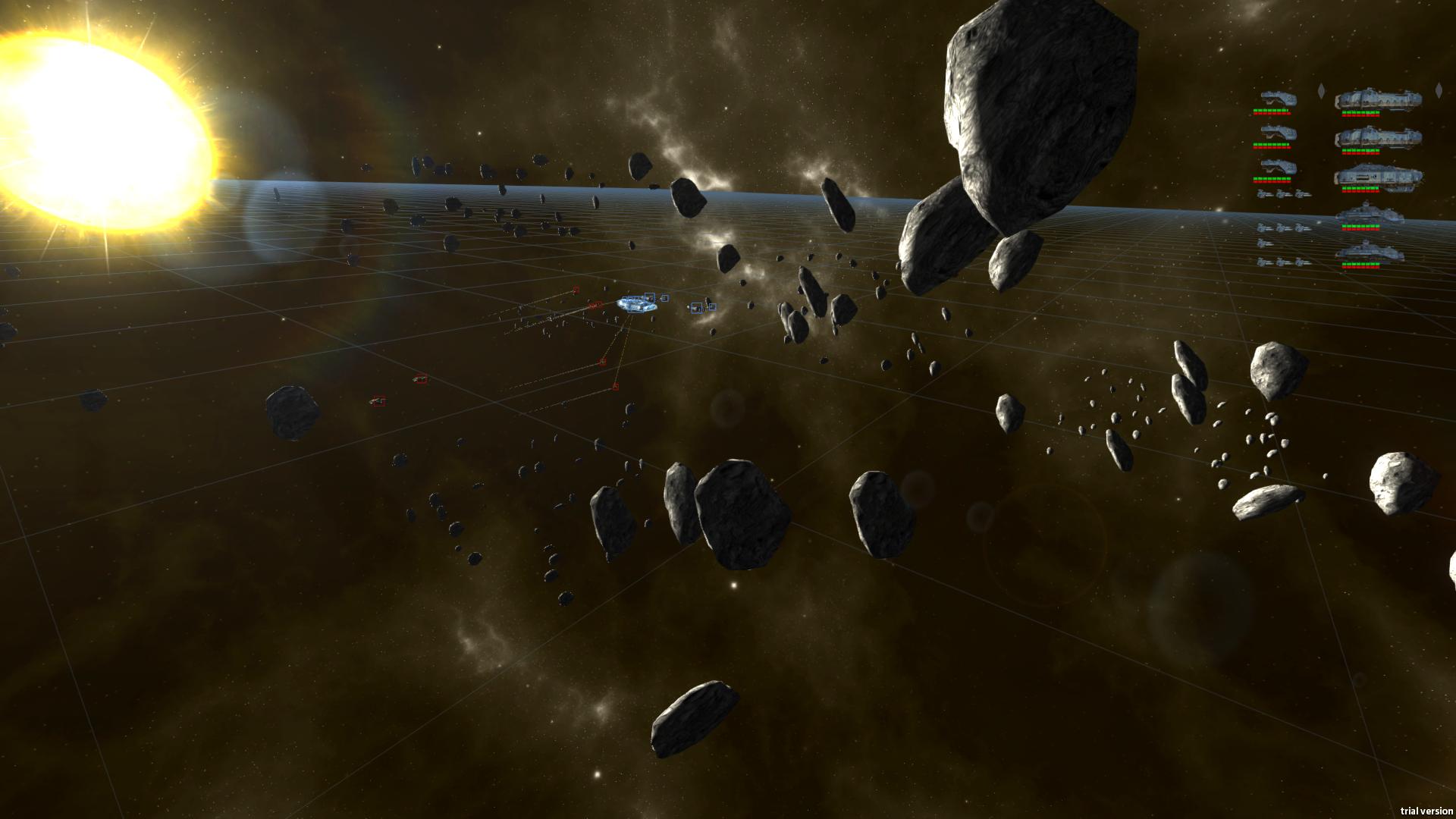Click the glowing blue selected capital ship
The height and width of the screenshot is (819, 1456).
(x=635, y=304)
